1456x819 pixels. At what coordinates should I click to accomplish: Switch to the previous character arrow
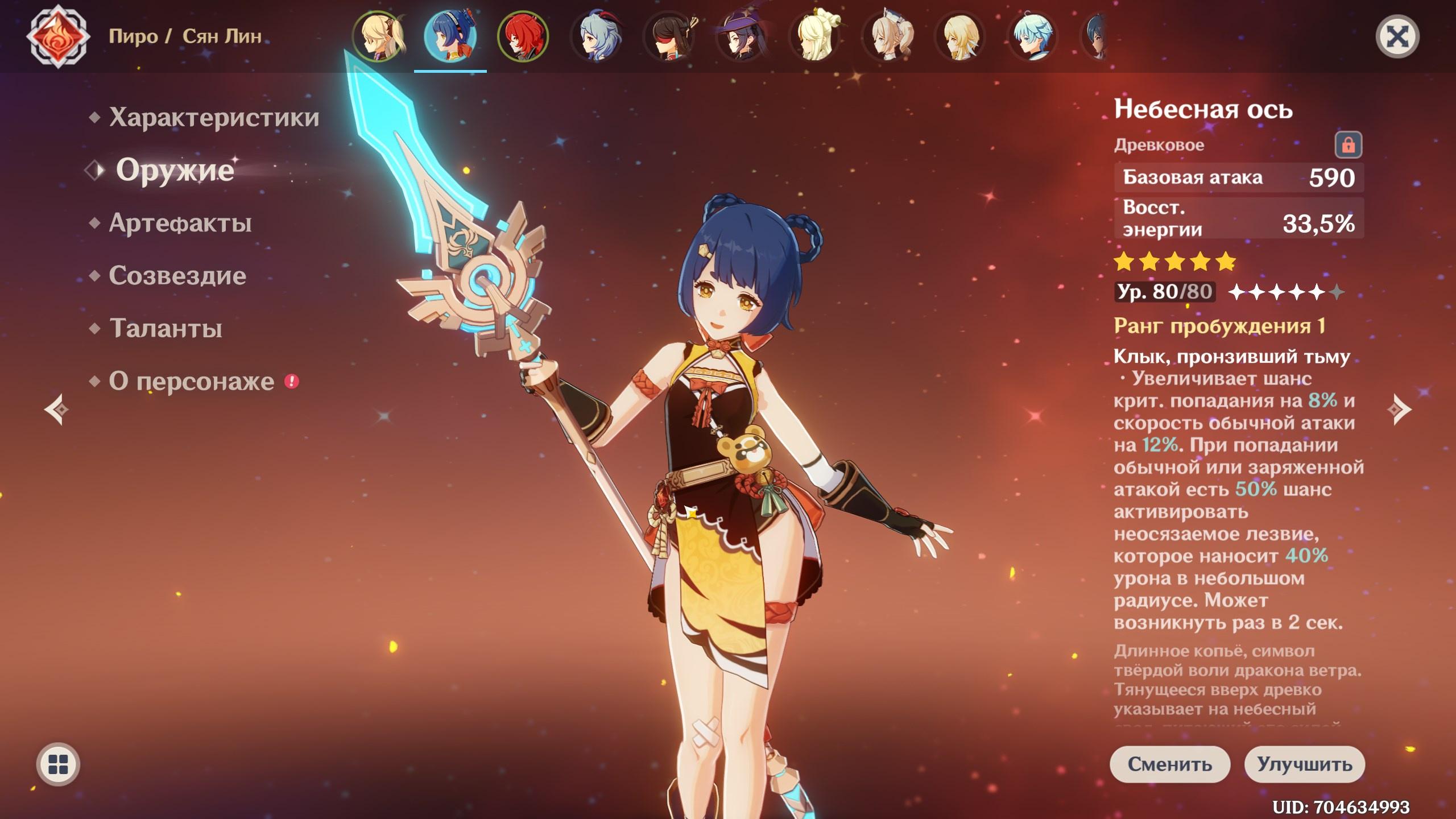click(x=57, y=409)
